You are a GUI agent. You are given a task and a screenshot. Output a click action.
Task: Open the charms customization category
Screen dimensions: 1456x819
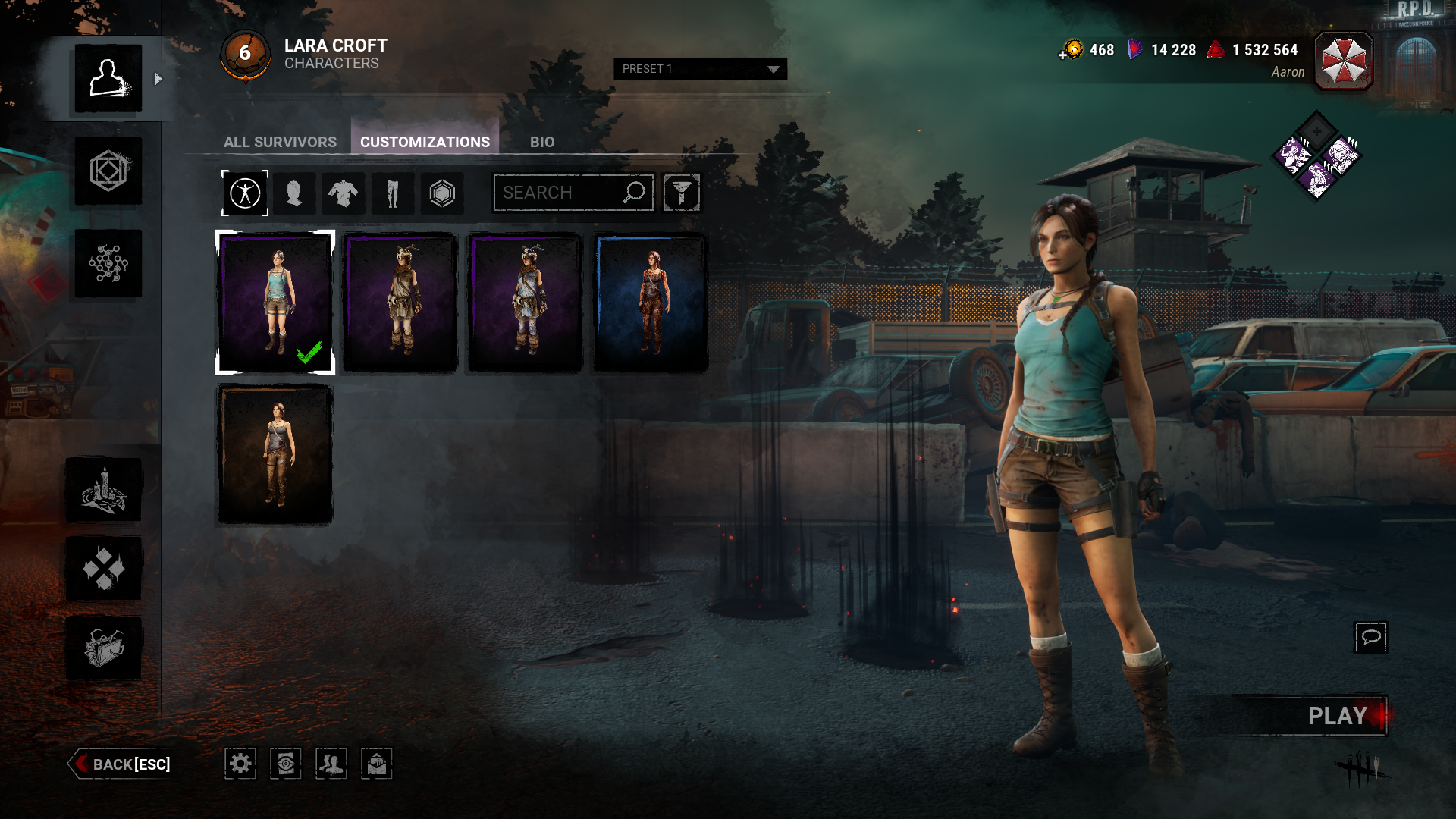442,193
